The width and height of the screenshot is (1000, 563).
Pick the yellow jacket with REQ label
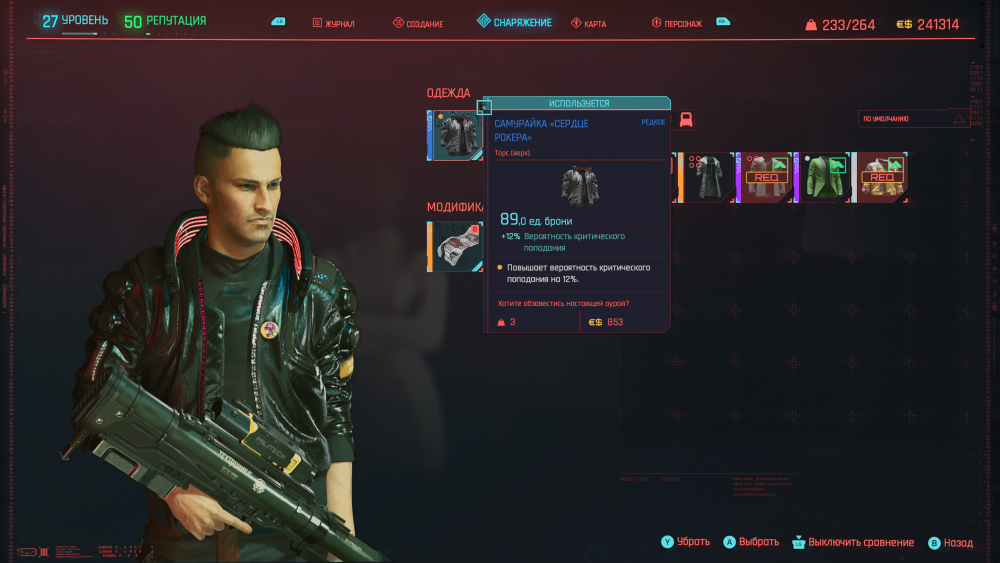881,177
